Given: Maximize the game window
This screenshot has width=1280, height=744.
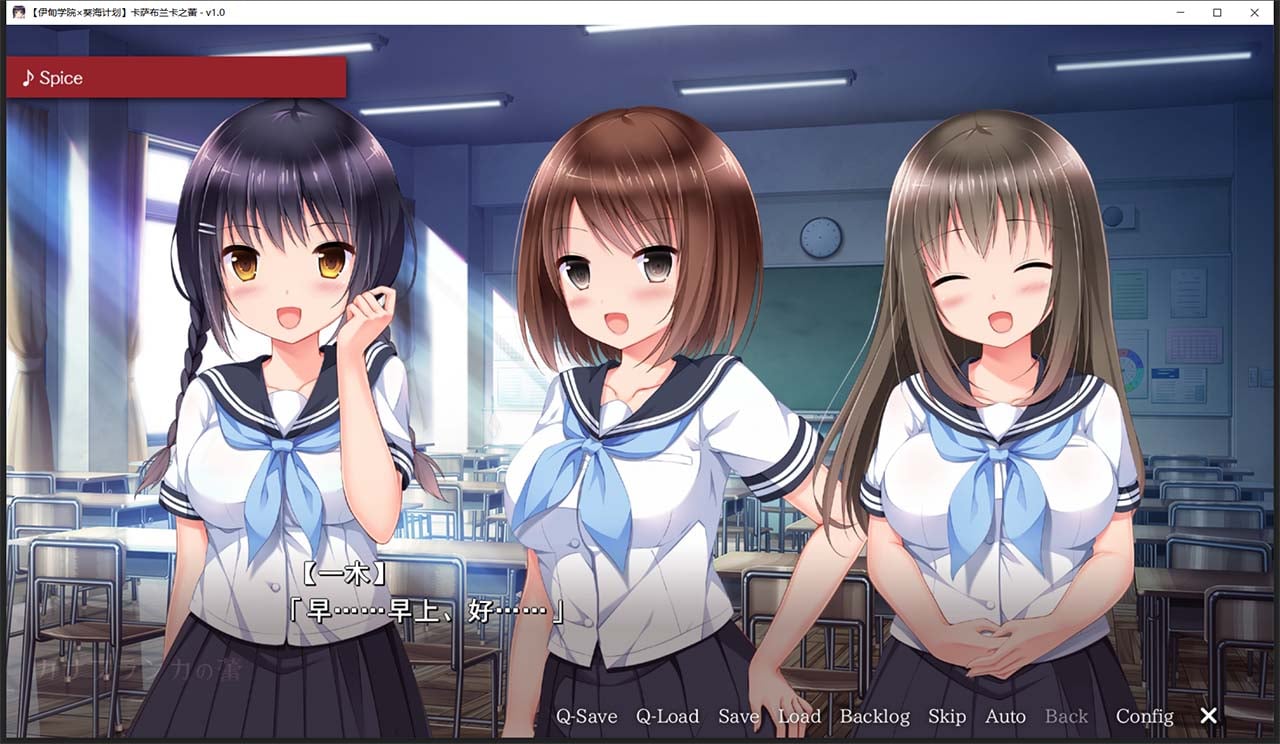Looking at the screenshot, I should (x=1217, y=12).
